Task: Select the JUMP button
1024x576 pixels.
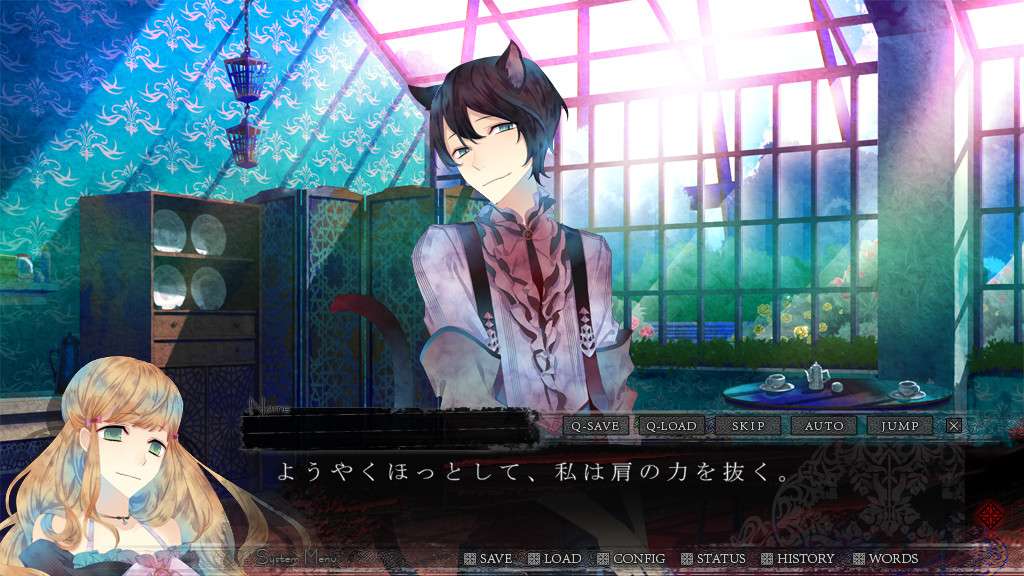Action: click(900, 426)
